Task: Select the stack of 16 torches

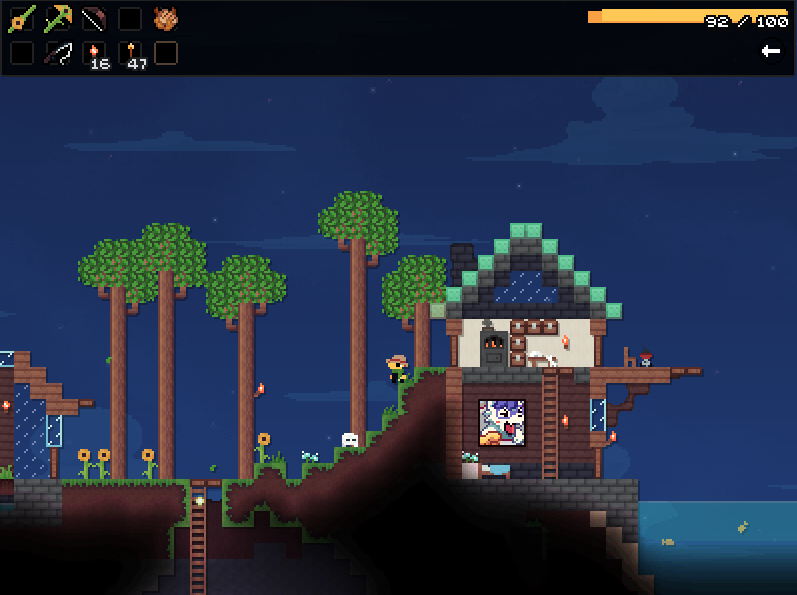Action: click(x=94, y=54)
